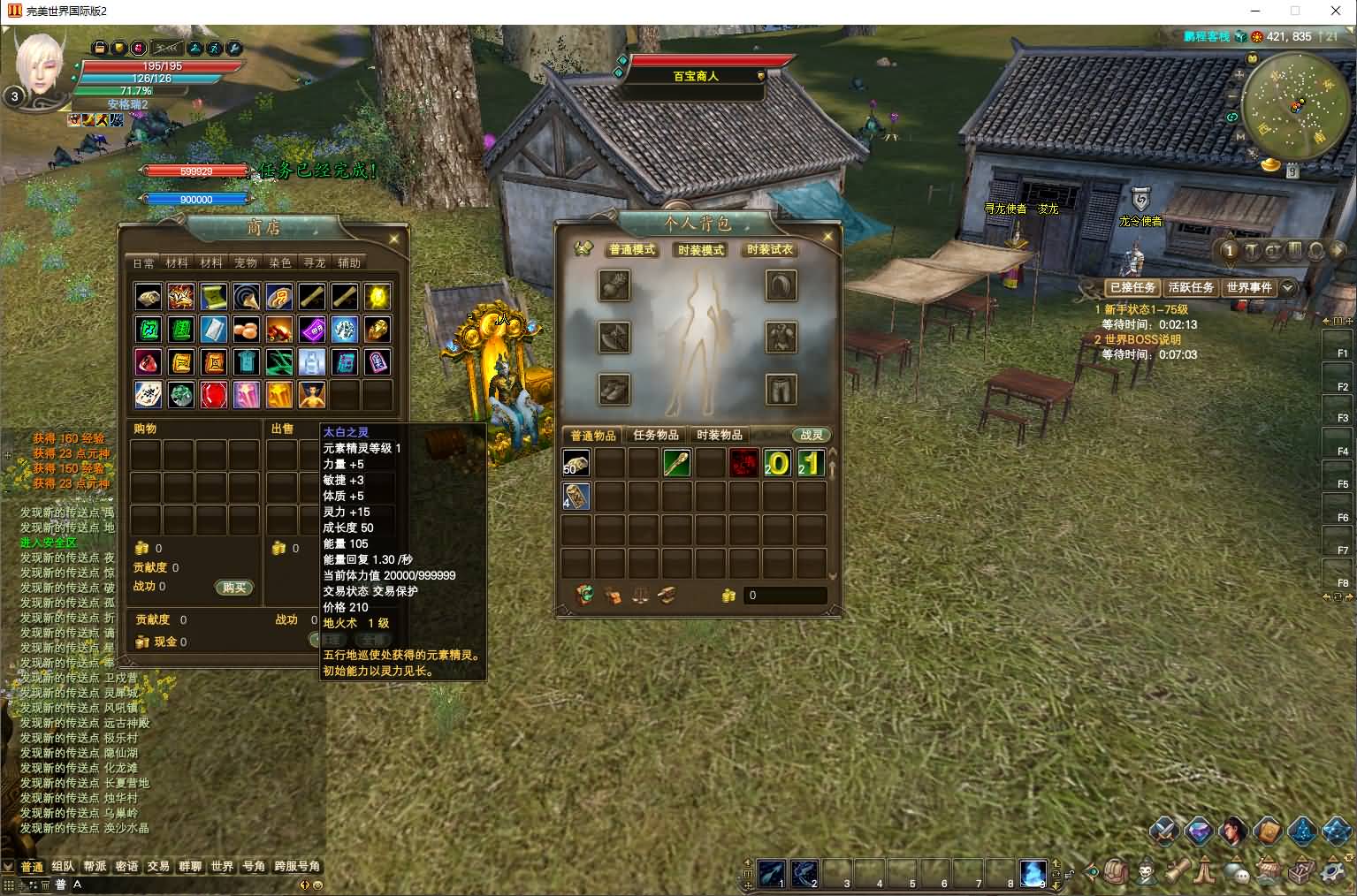The width and height of the screenshot is (1357, 896).
Task: Open the 时装试衣 fitting view
Action: tap(769, 250)
